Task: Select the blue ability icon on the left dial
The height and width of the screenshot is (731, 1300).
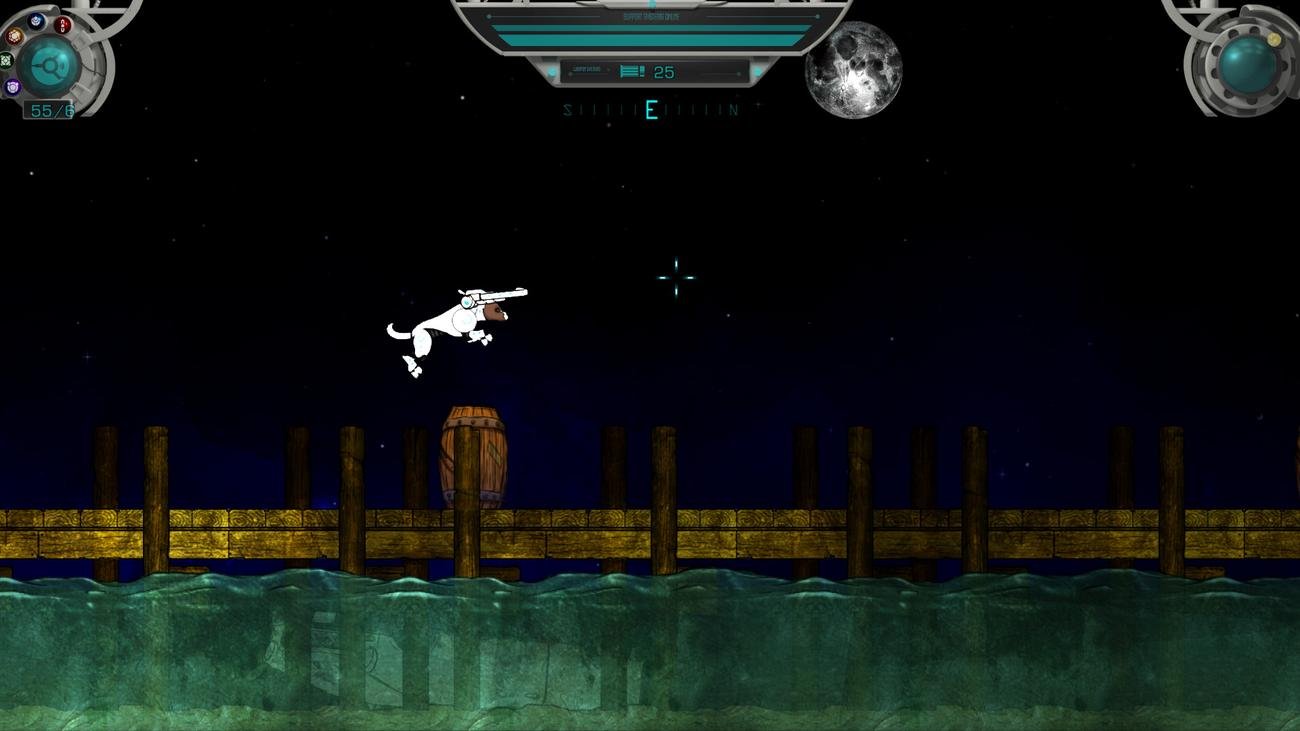Action: point(35,21)
